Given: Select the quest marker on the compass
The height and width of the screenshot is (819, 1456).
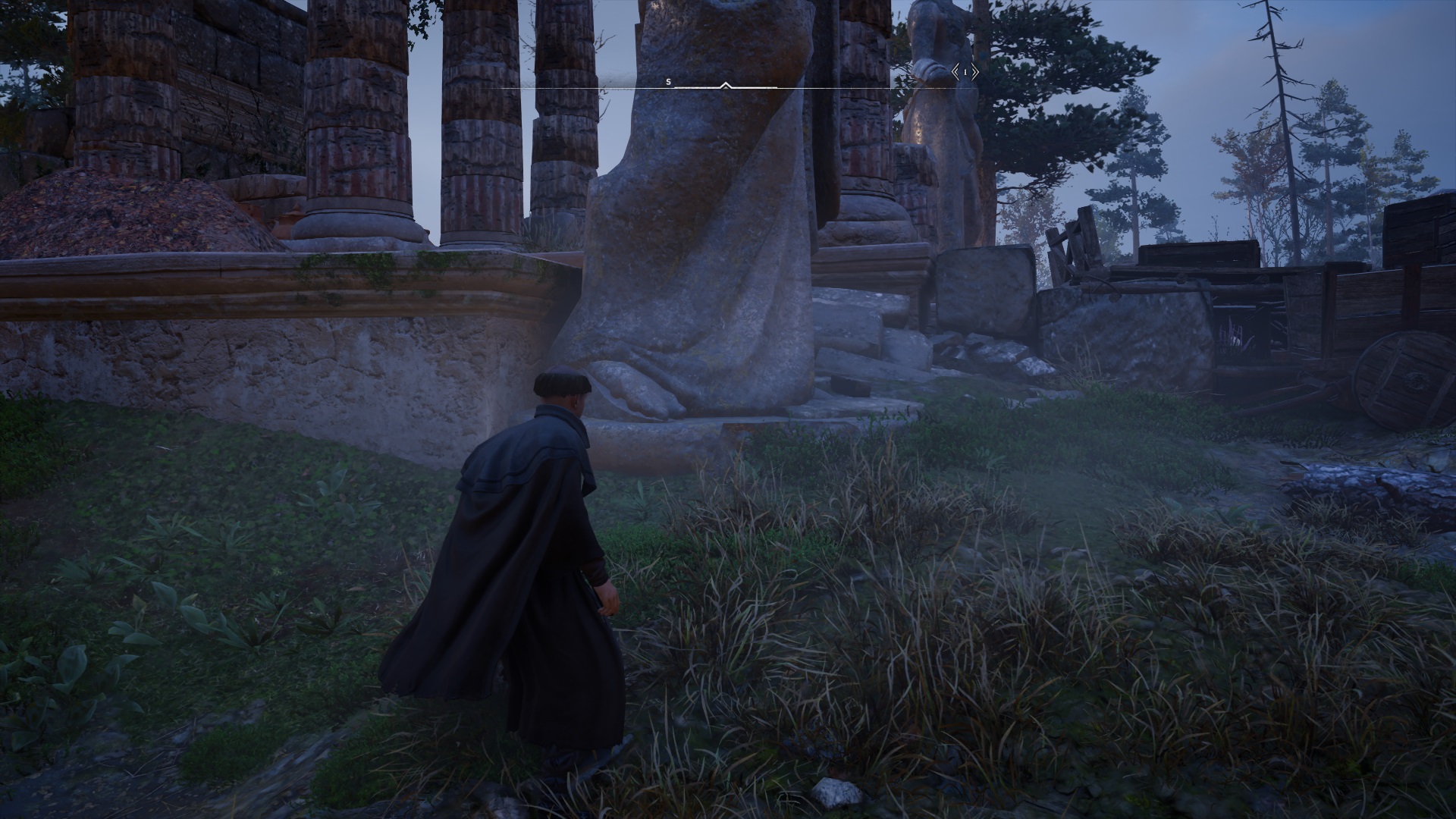Looking at the screenshot, I should pos(965,72).
